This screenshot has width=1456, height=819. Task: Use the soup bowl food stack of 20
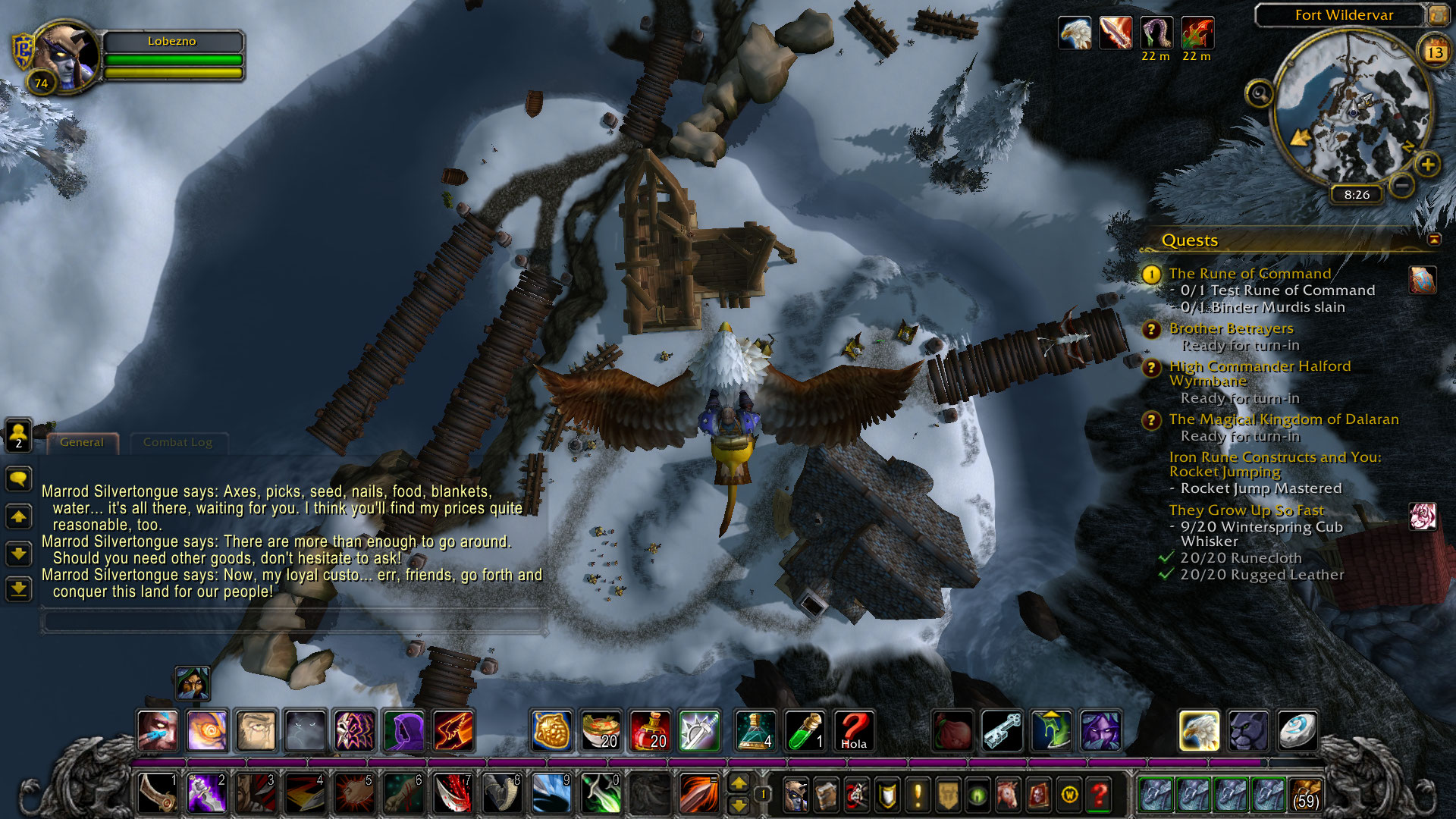click(601, 731)
